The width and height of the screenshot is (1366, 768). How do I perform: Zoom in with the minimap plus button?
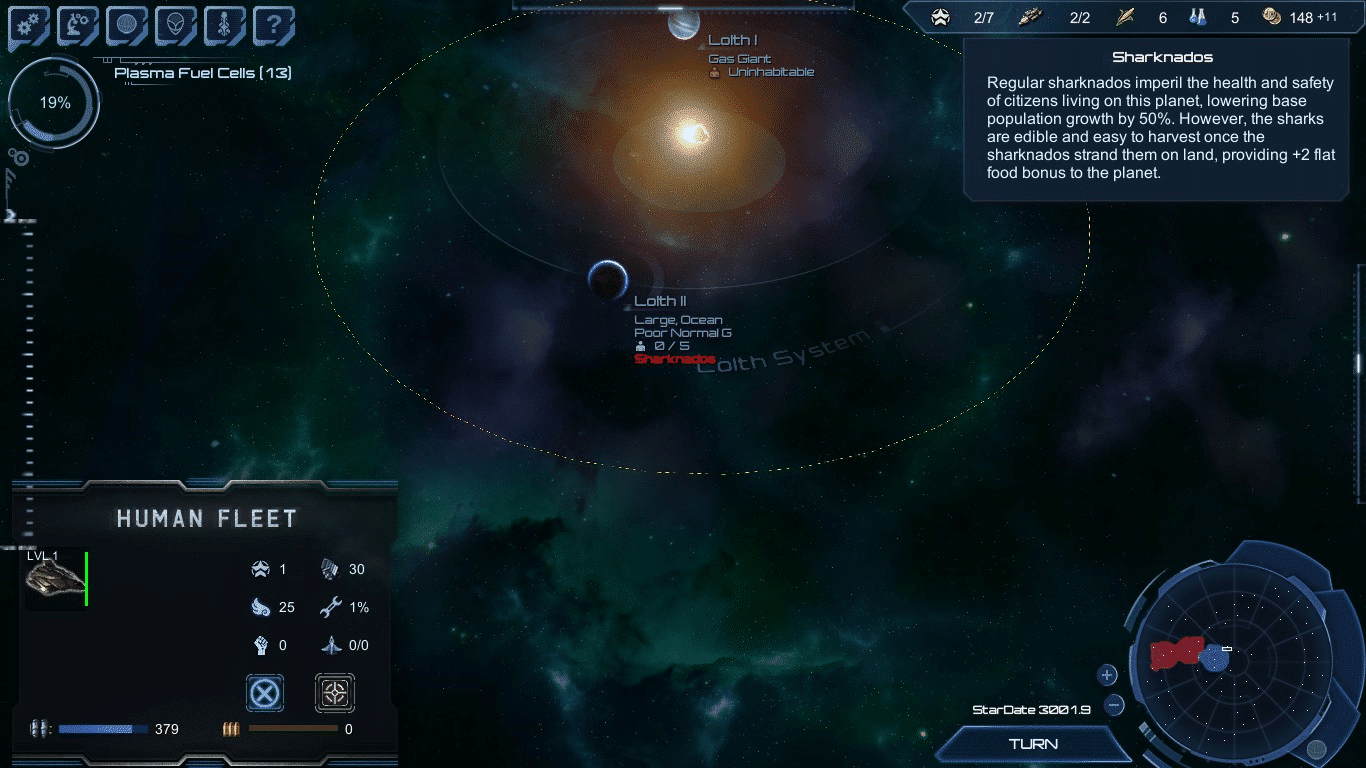pos(1107,675)
